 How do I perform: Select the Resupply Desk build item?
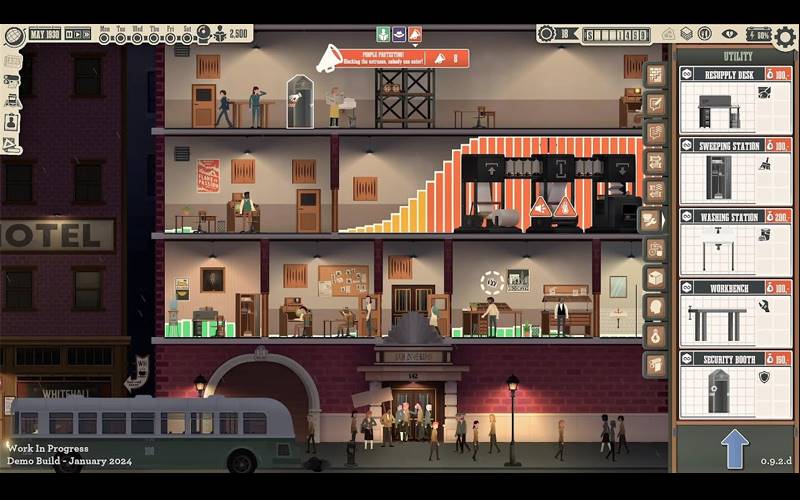(735, 100)
